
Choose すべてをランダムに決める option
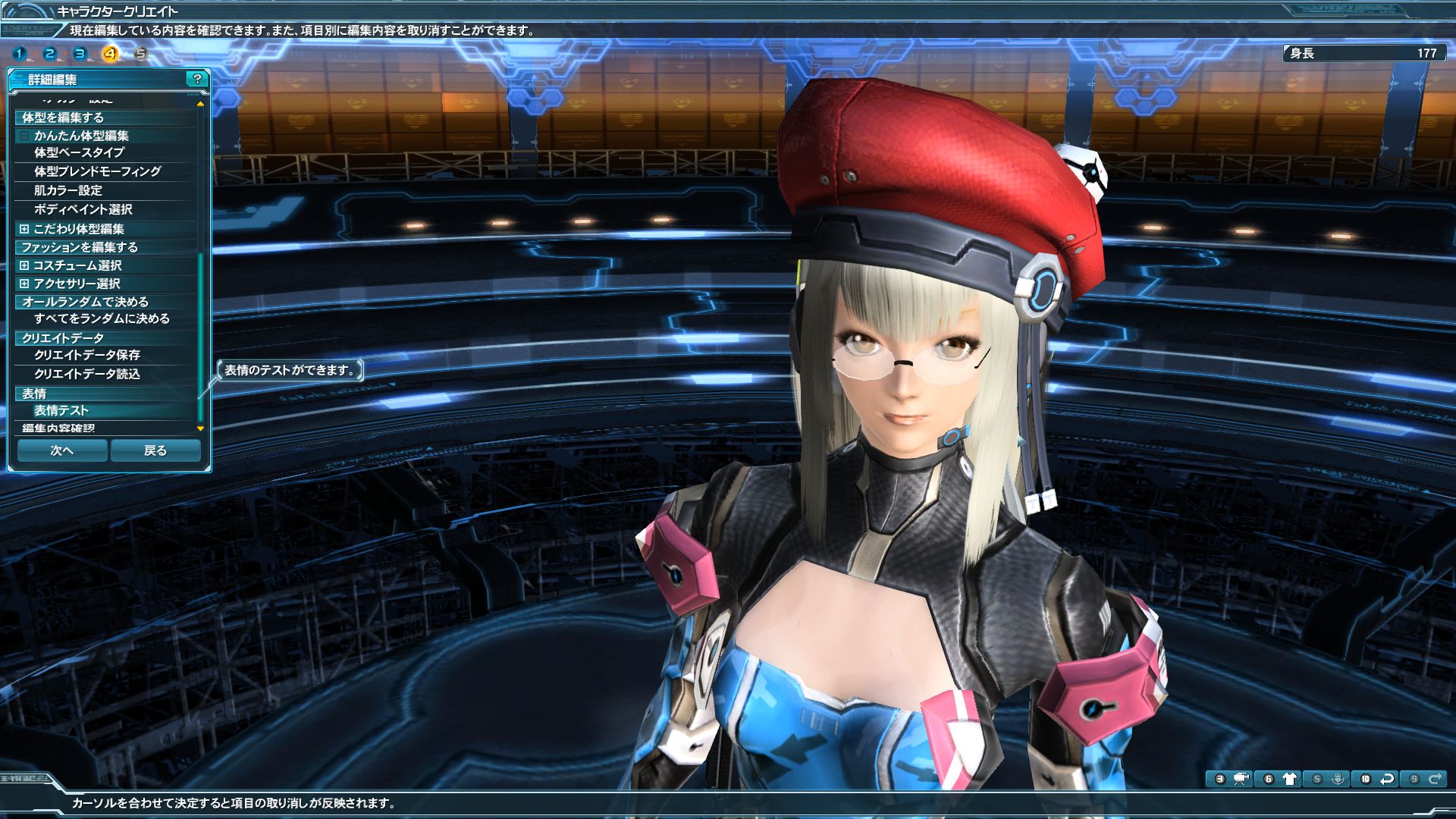coord(102,318)
